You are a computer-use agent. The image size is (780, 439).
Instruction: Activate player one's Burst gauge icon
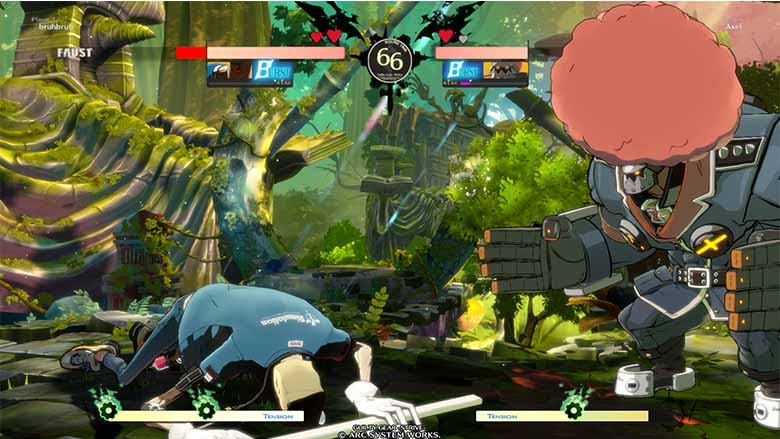pyautogui.click(x=276, y=70)
